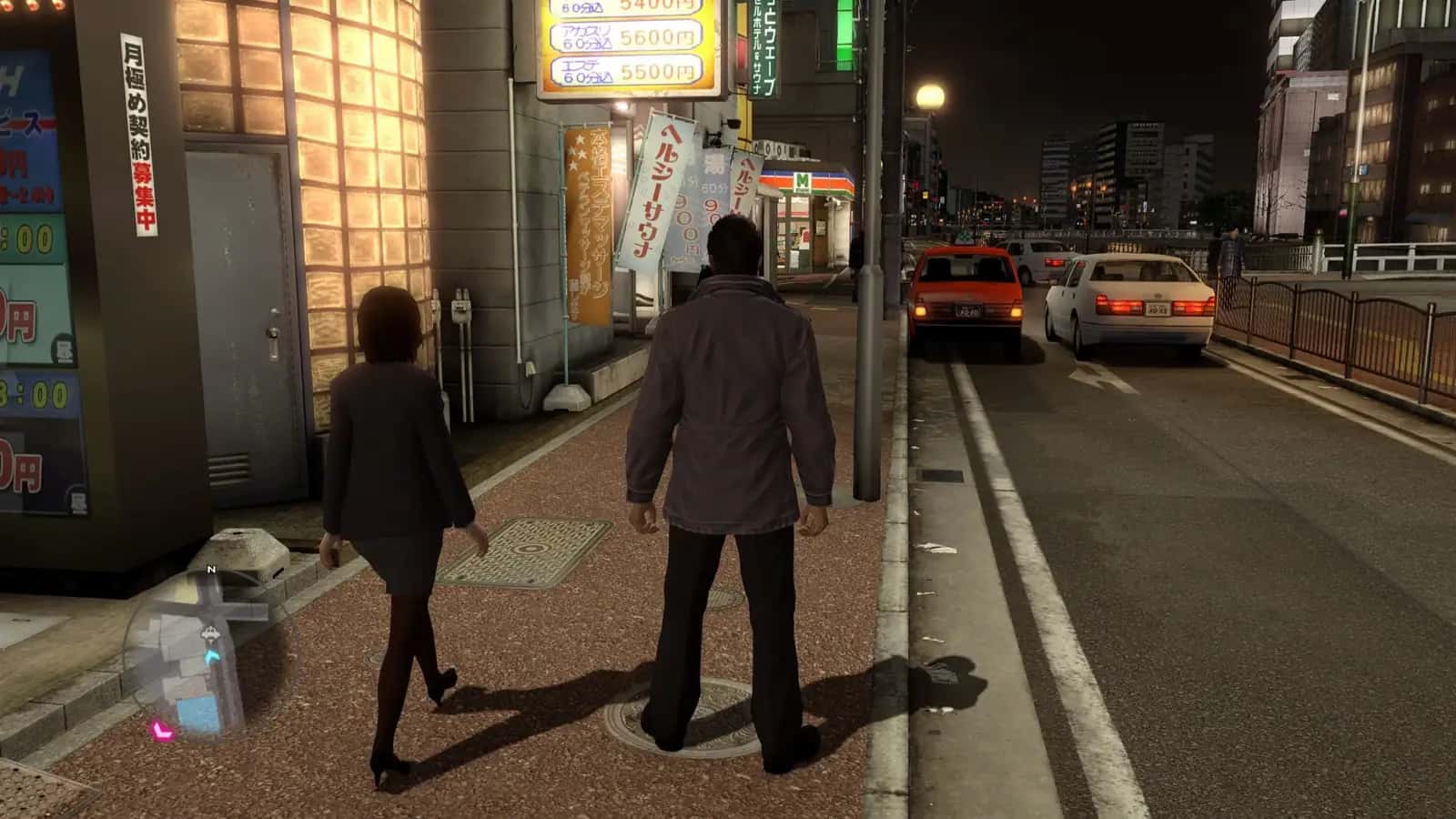This screenshot has height=819, width=1456.
Task: Click the pink destination marker on the minimap
Action: click(163, 731)
